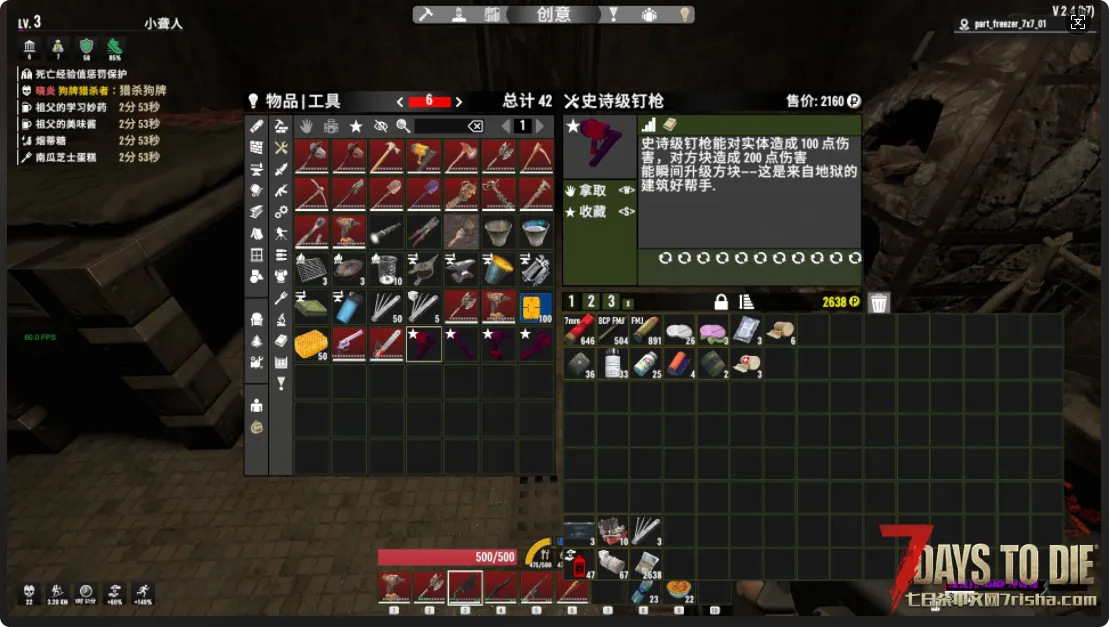Open the map tab
The image size is (1109, 627).
492,14
